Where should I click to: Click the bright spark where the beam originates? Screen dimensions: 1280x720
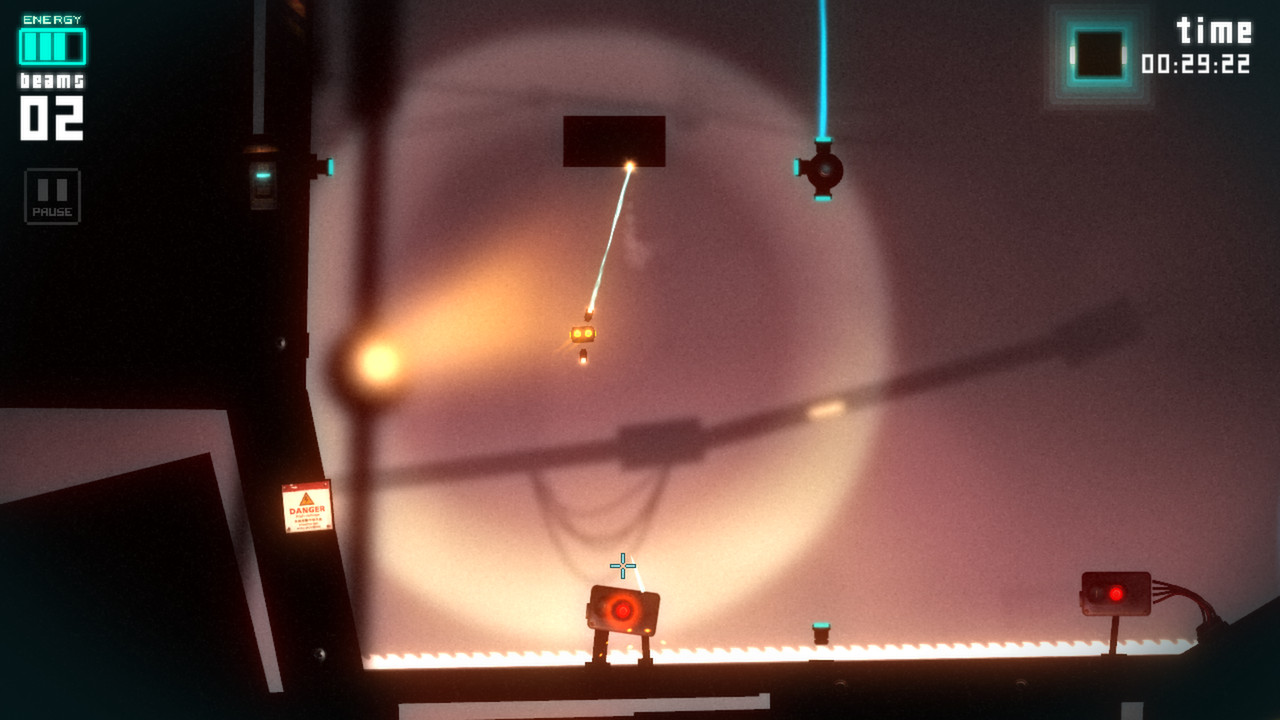630,165
